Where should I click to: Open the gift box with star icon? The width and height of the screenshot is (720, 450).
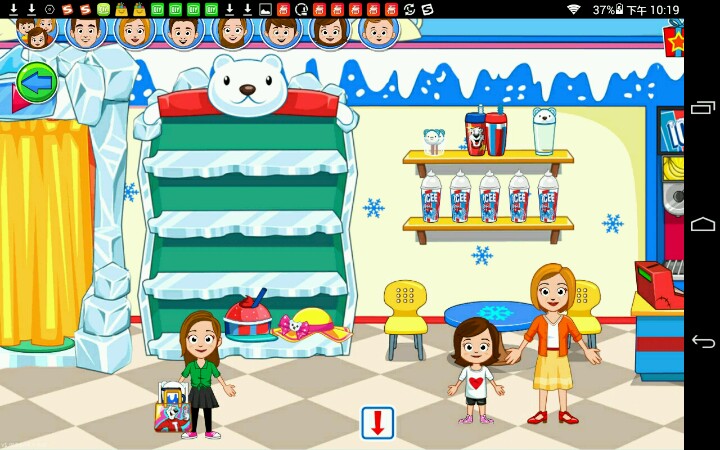[673, 40]
